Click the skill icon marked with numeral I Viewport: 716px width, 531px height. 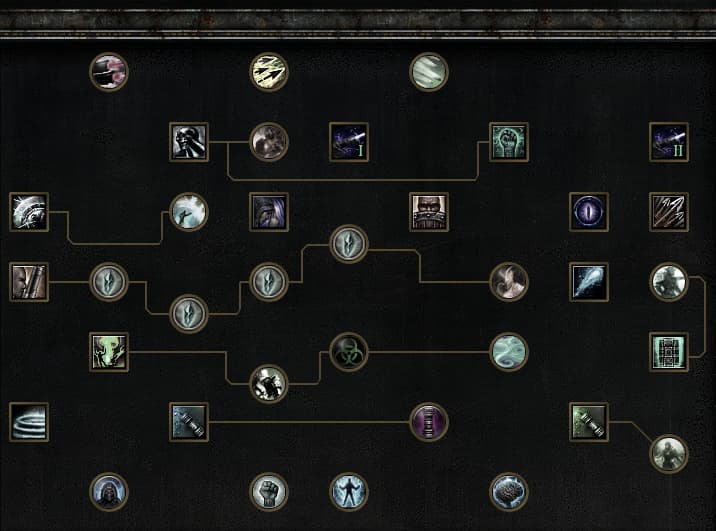(349, 142)
